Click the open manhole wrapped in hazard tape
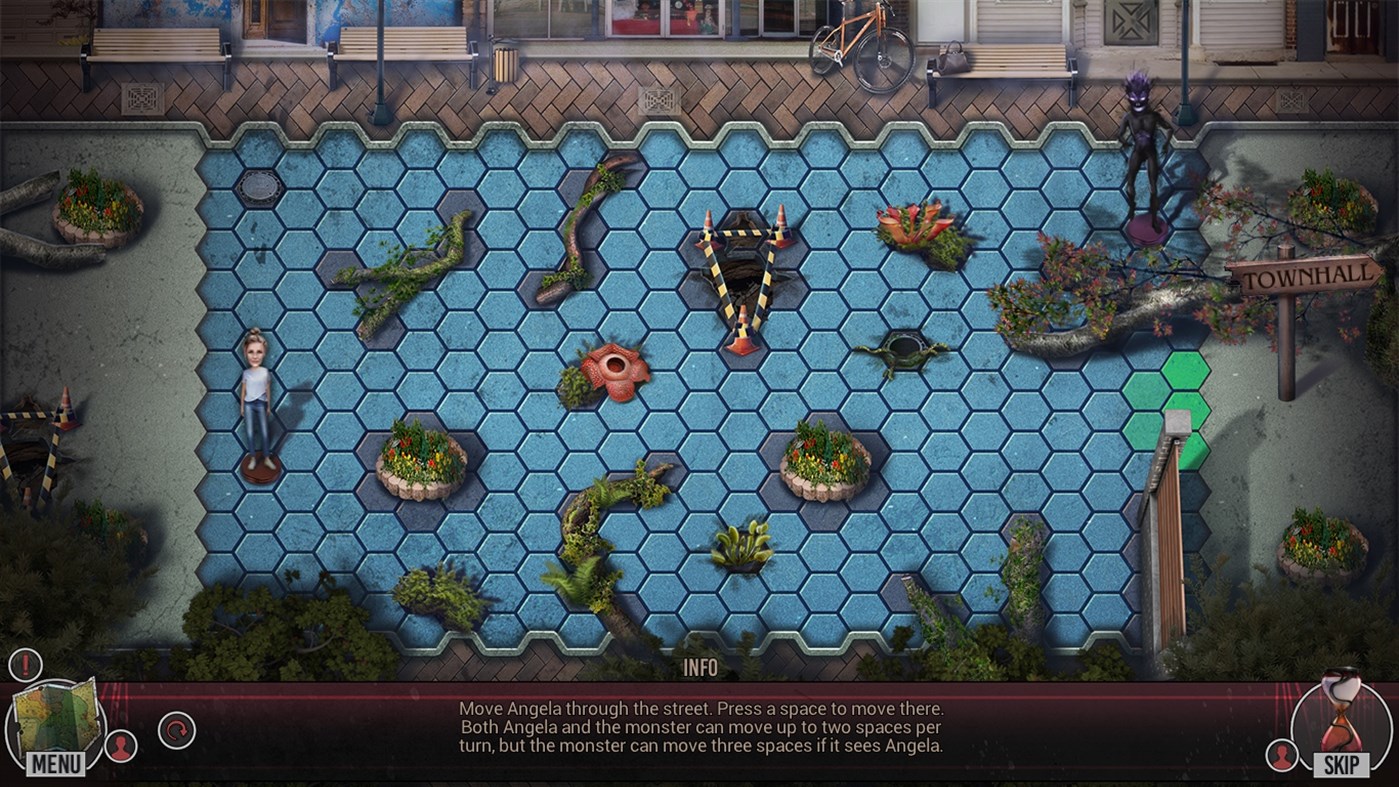 coord(743,270)
